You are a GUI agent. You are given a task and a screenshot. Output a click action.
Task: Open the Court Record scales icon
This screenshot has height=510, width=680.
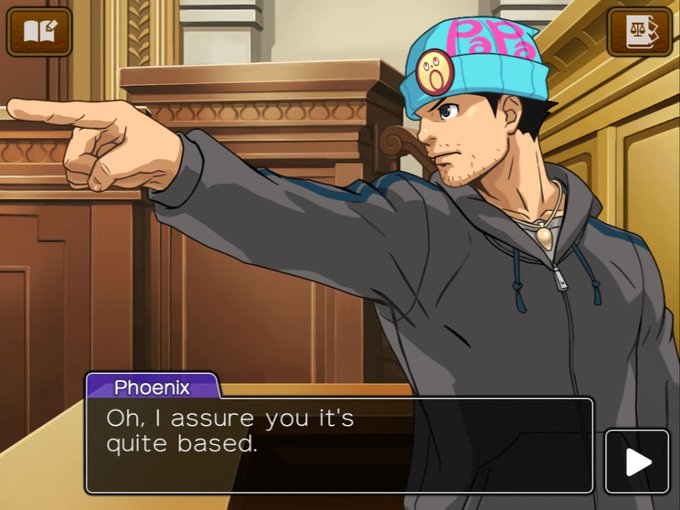click(640, 33)
